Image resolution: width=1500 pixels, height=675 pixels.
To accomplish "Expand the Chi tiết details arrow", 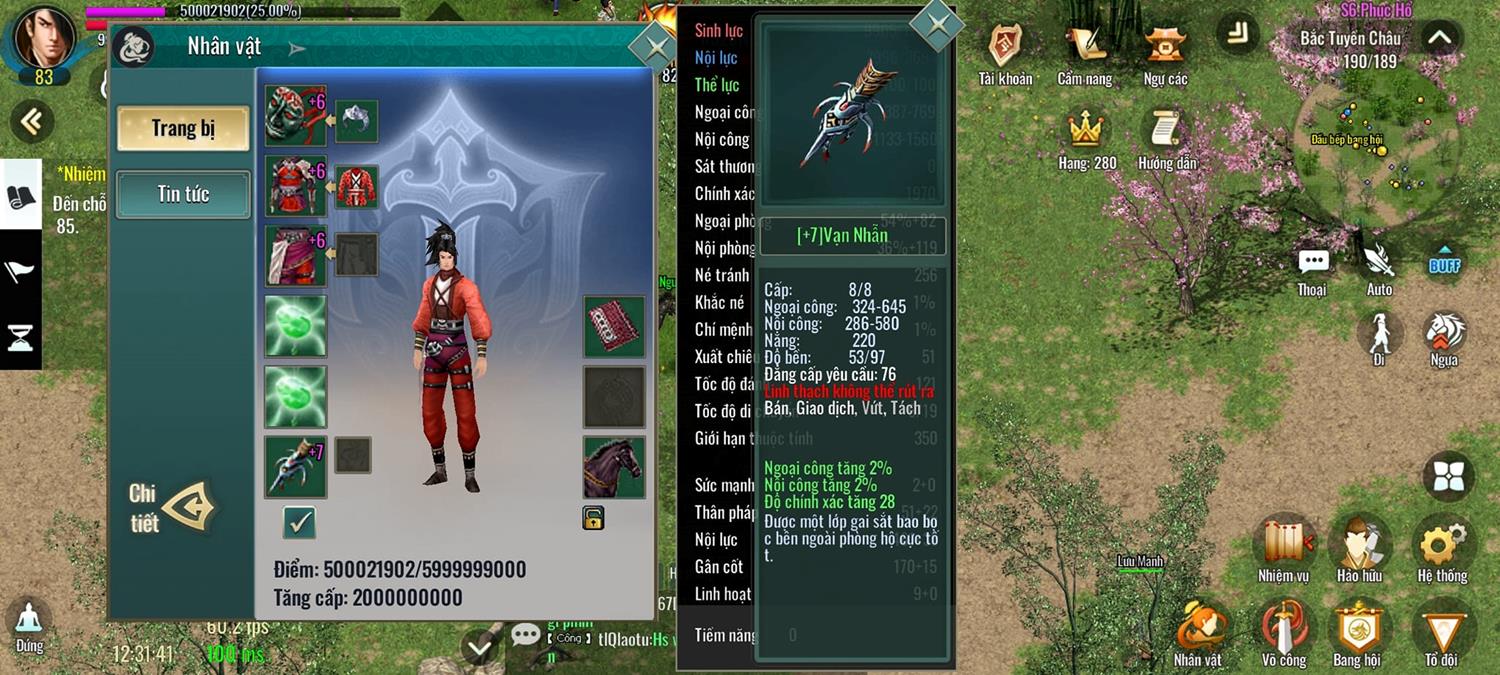I will (189, 508).
